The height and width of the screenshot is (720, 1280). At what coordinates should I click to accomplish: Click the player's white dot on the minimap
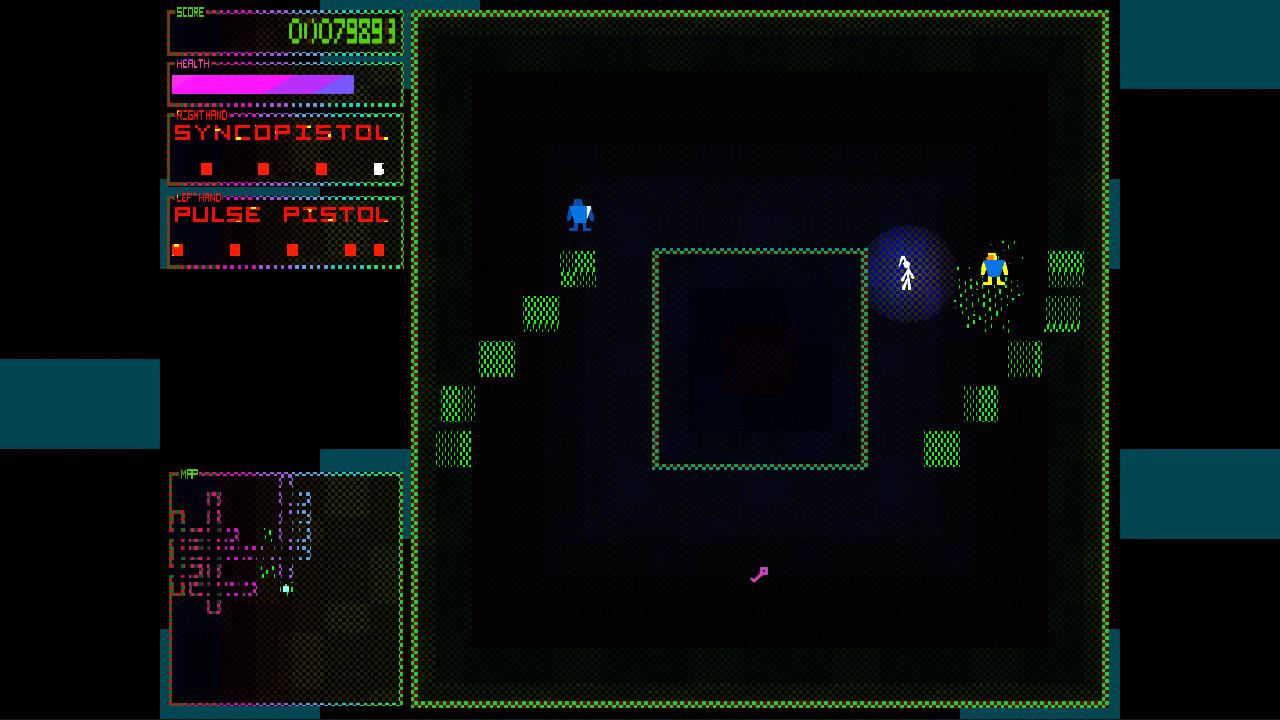286,588
